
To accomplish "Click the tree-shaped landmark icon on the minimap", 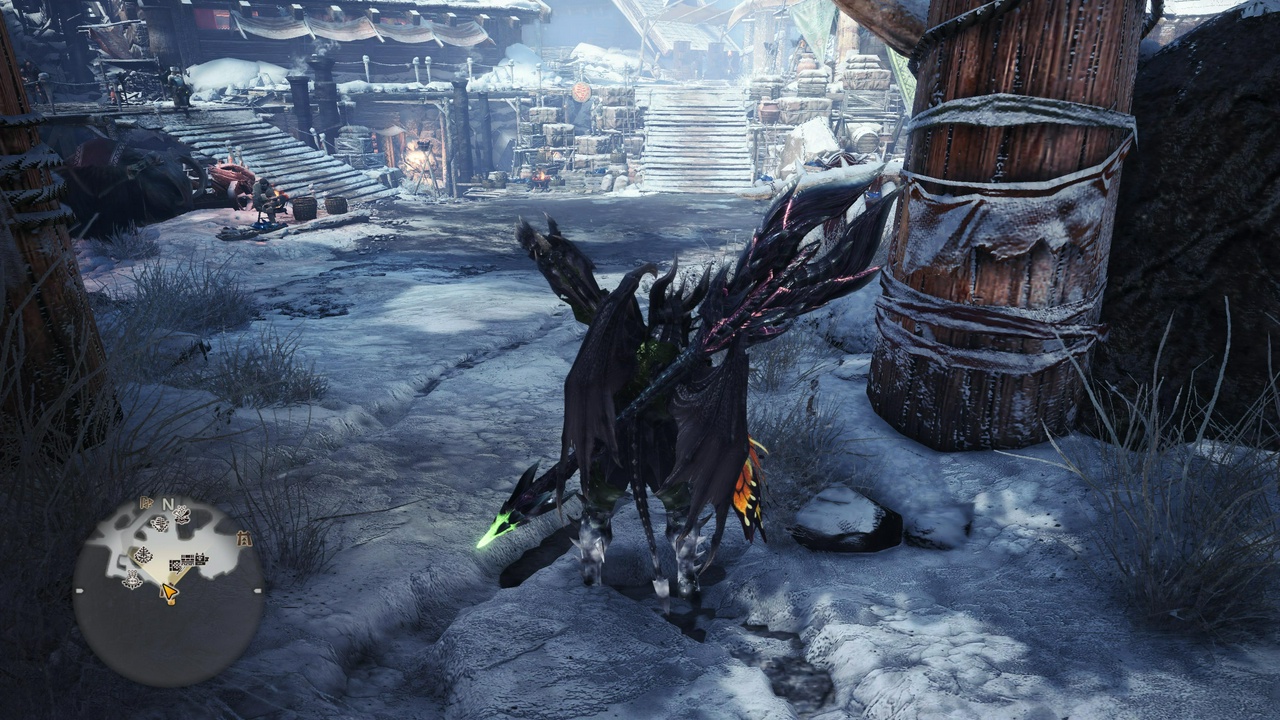I will [x=144, y=554].
